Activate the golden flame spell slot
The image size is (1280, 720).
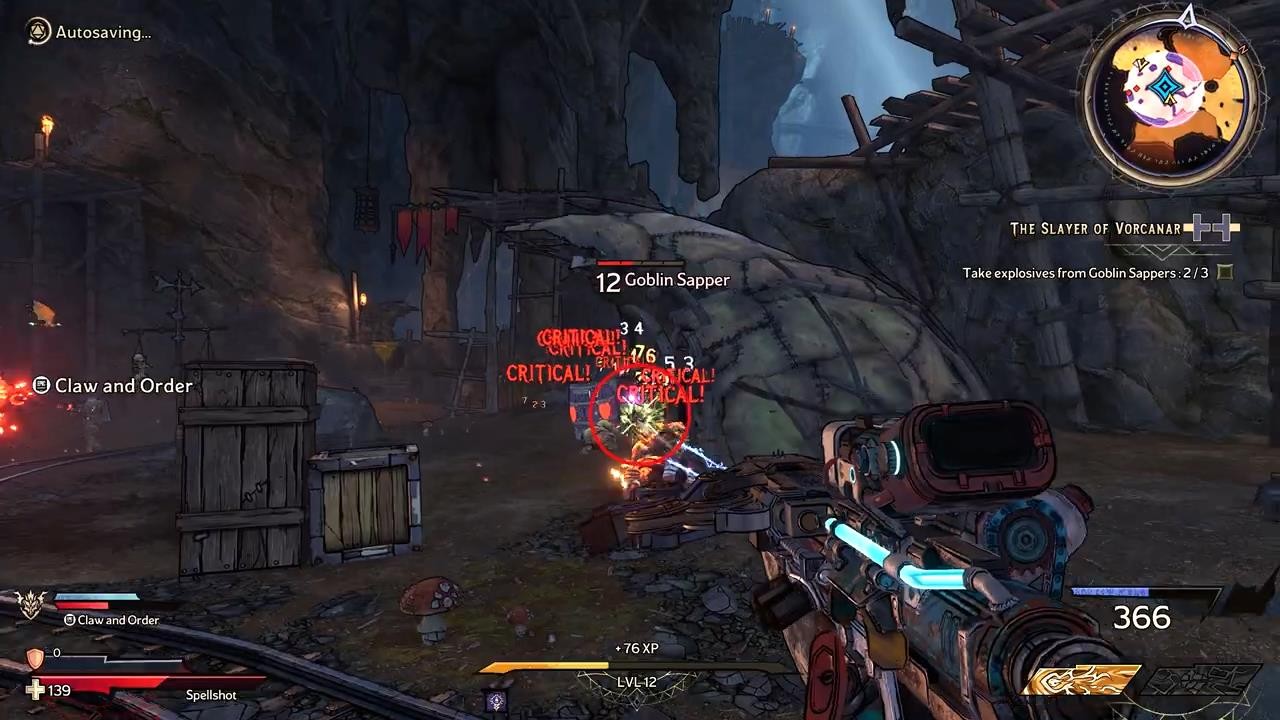1080,681
